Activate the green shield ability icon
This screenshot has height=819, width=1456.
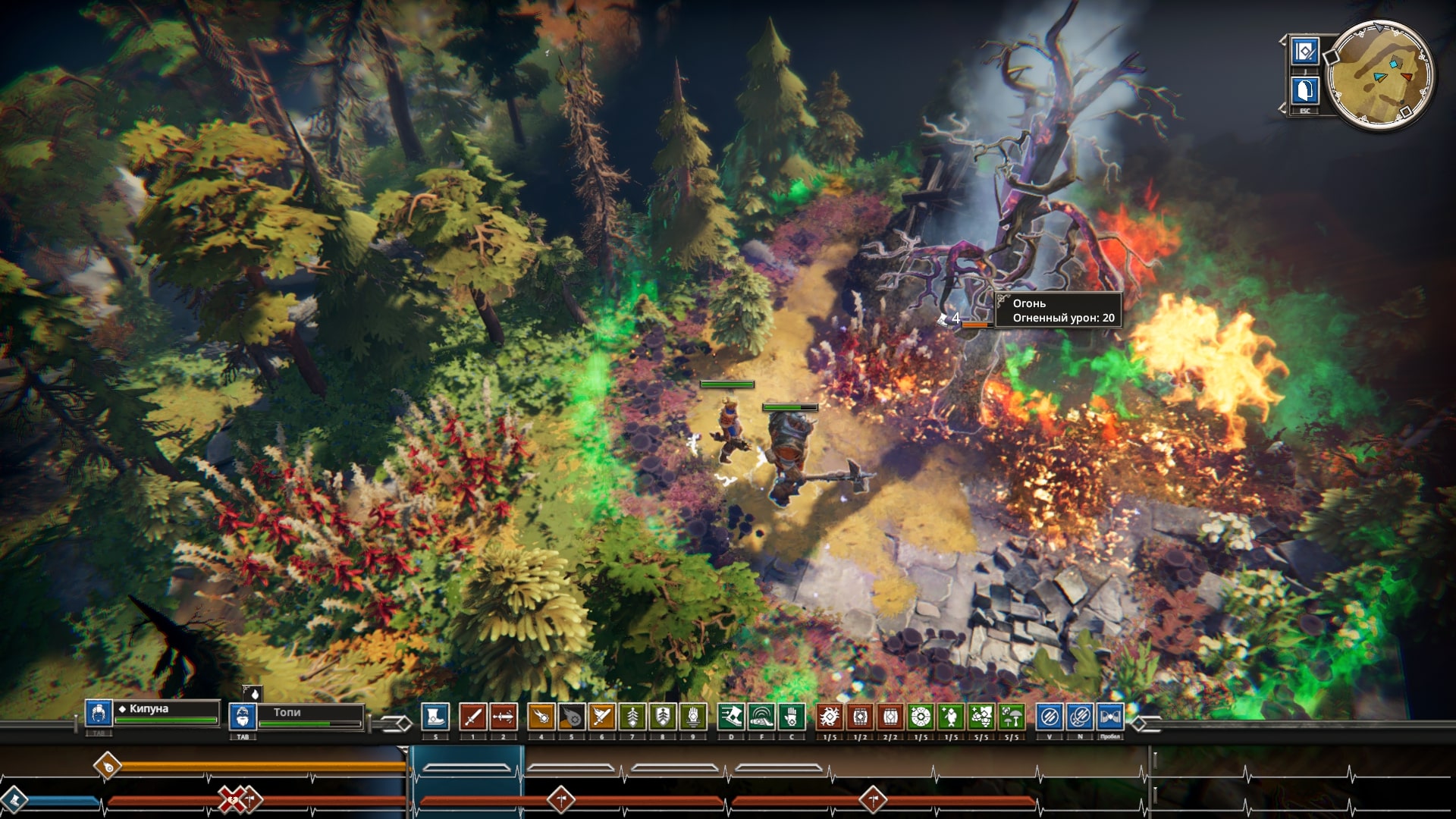(x=662, y=717)
